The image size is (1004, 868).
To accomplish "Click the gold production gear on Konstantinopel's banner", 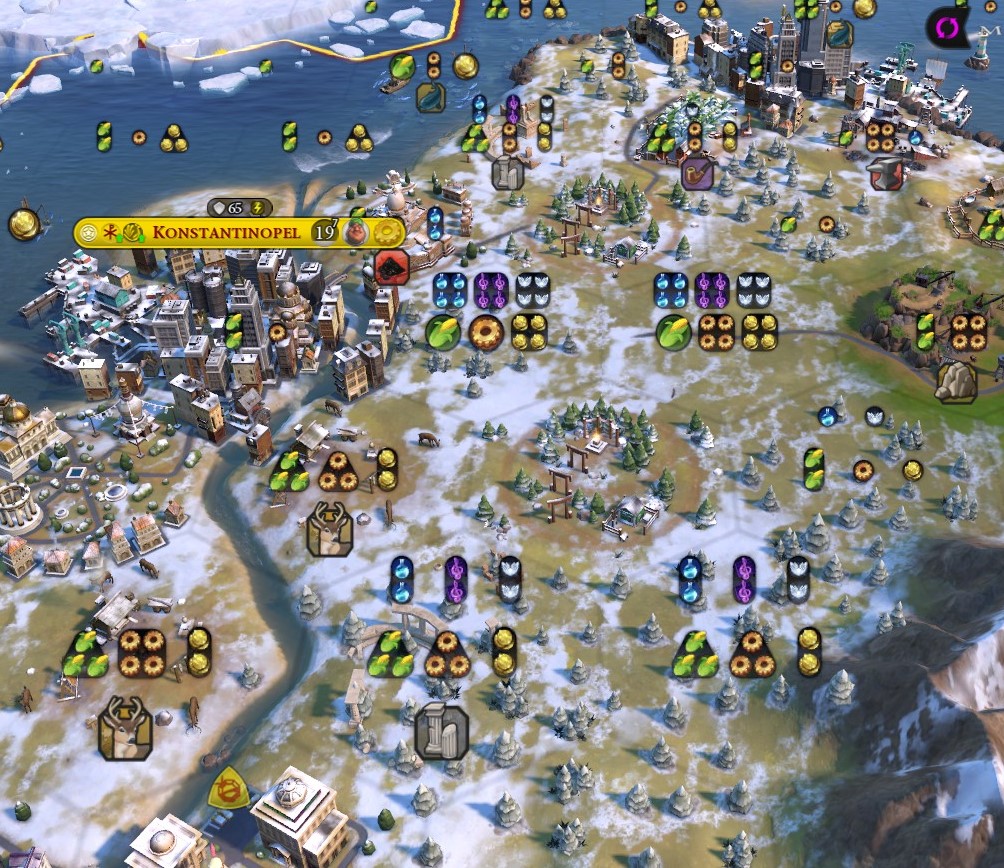I will pyautogui.click(x=387, y=234).
